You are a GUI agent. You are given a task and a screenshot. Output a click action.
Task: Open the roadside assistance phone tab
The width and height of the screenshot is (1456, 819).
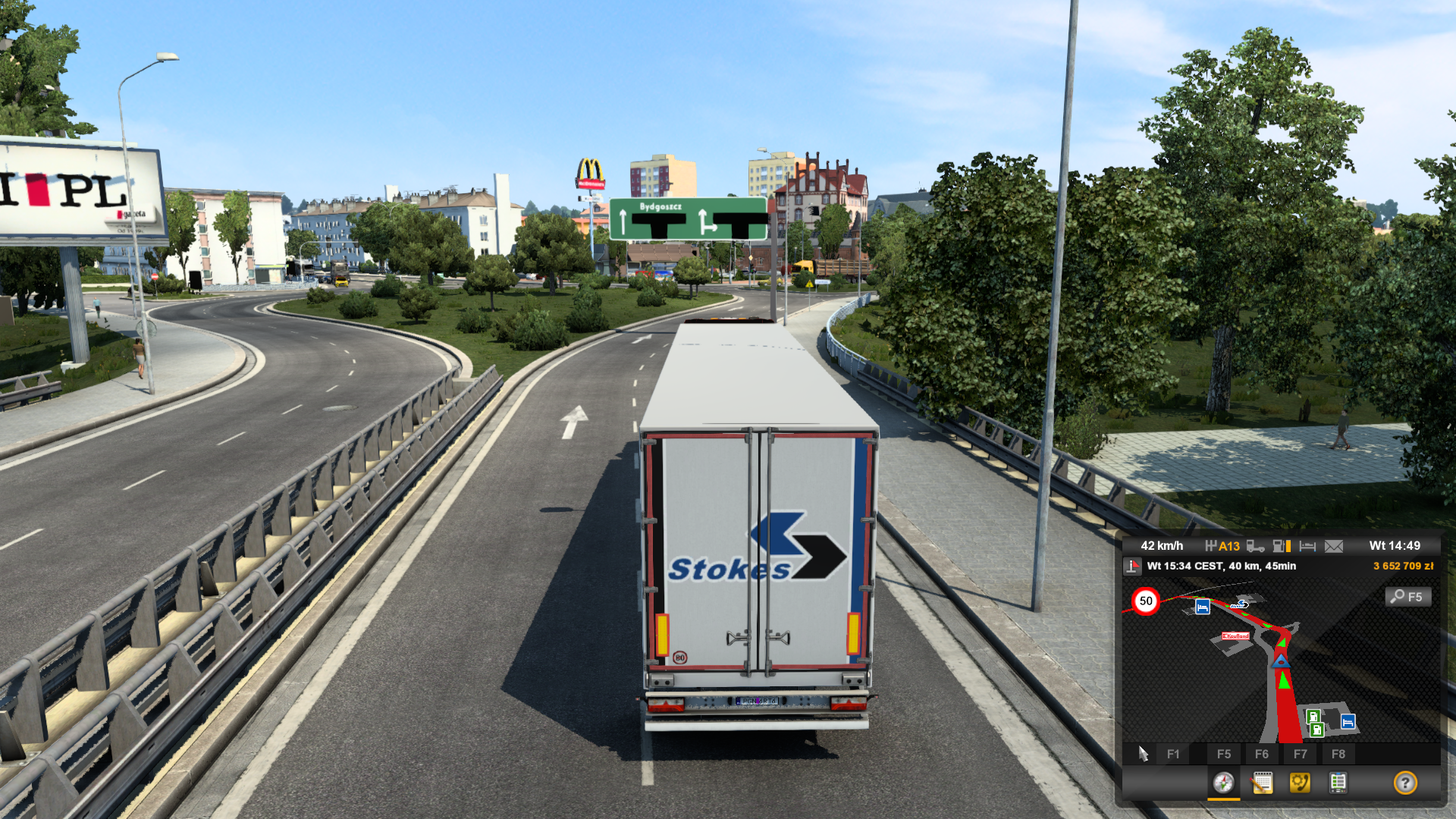1300,783
